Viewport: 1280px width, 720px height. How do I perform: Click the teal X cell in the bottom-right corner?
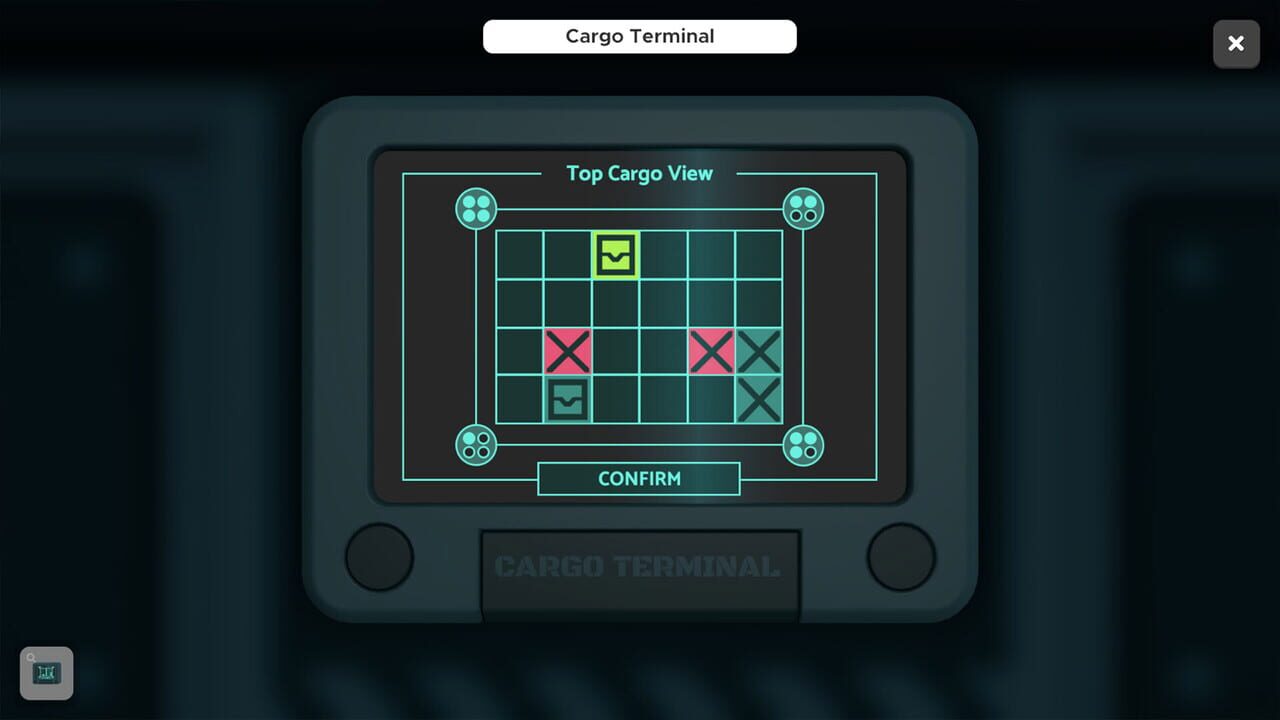tap(758, 399)
